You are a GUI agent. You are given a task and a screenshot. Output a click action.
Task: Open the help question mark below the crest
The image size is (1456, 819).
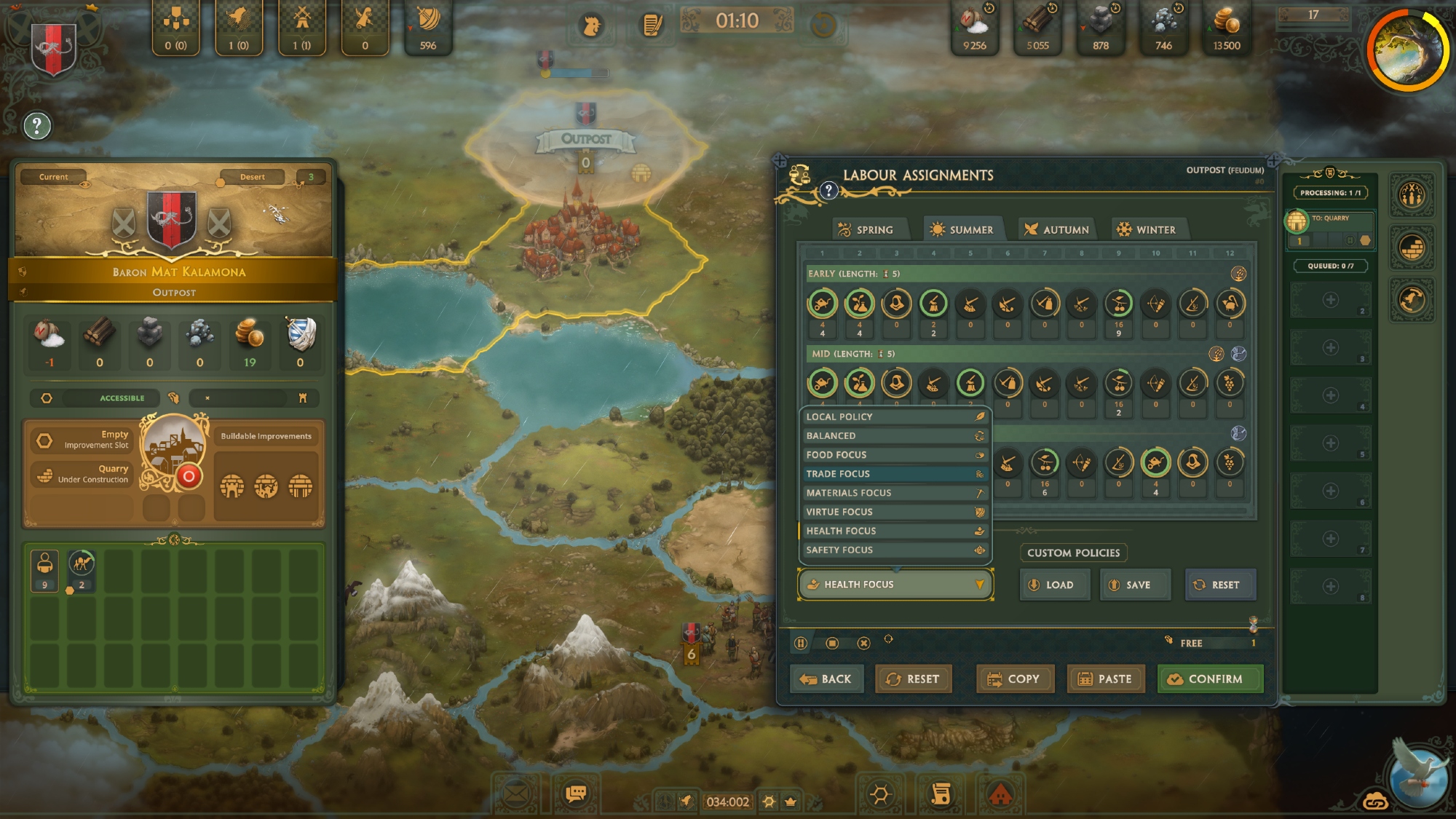pos(37,126)
